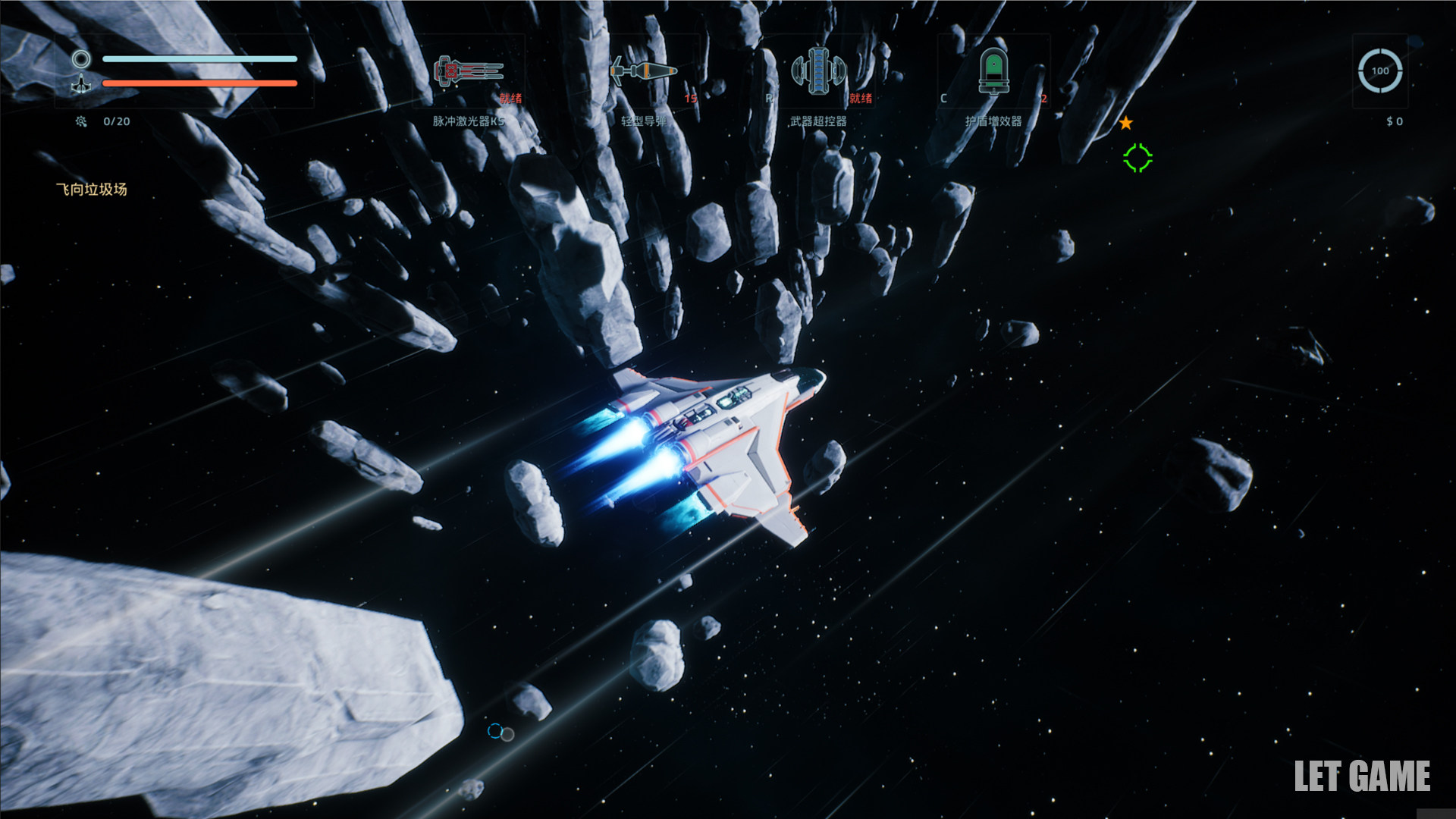Click the circular speed gauge showing 100
This screenshot has width=1456, height=819.
click(x=1379, y=71)
